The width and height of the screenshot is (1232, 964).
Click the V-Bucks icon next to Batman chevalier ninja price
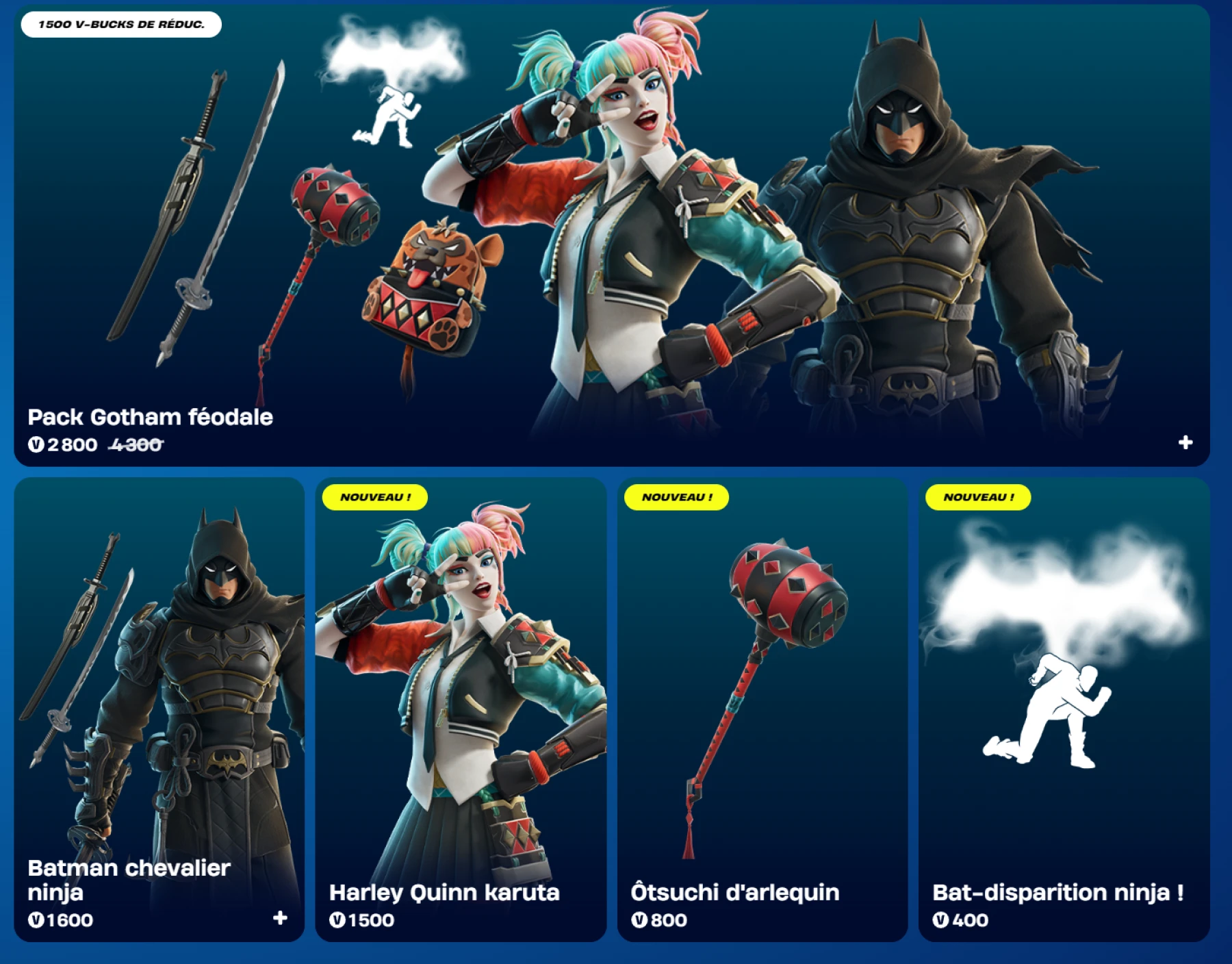click(38, 921)
